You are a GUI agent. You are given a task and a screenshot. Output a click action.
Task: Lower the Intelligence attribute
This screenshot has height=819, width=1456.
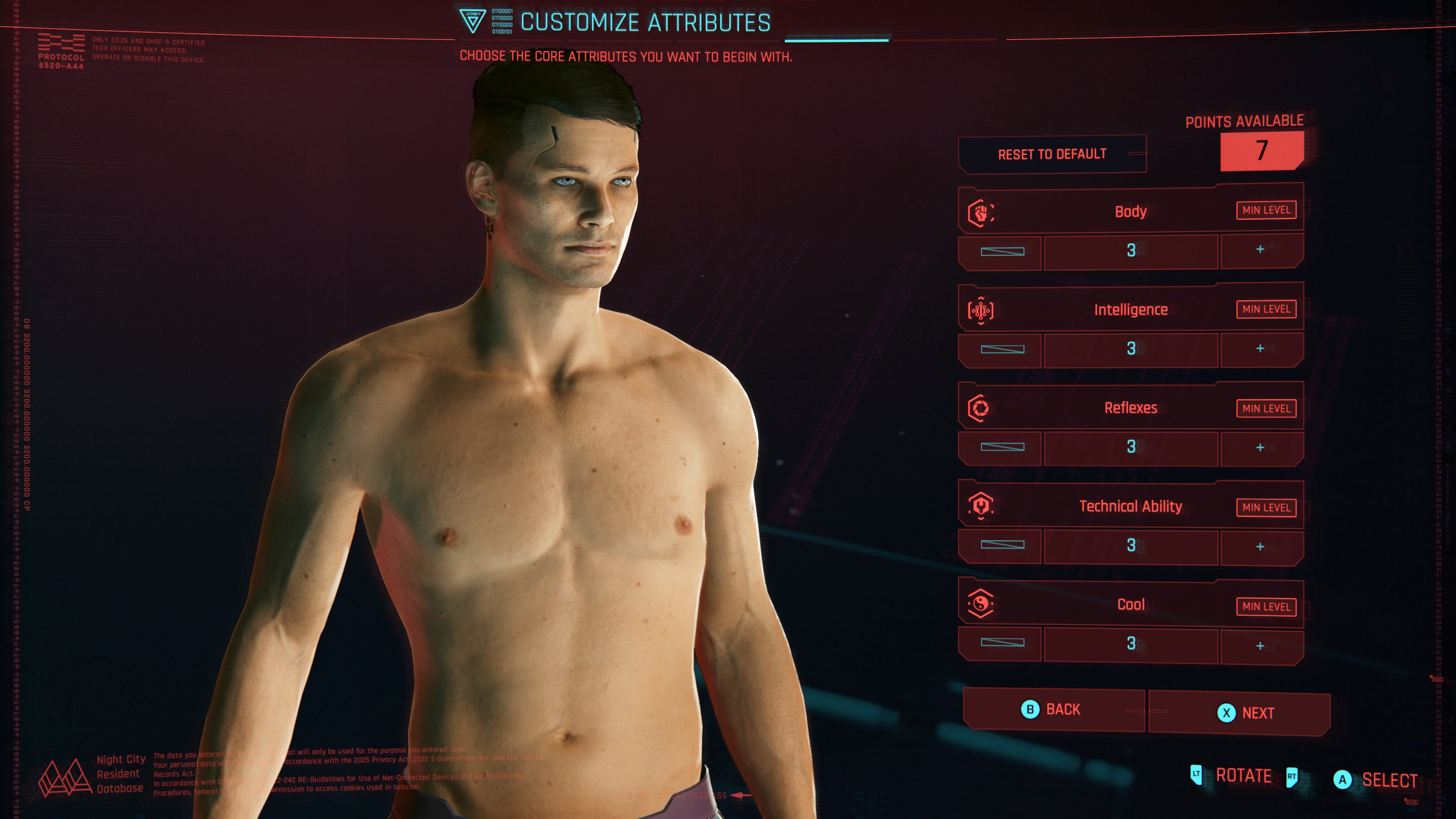pos(1001,349)
